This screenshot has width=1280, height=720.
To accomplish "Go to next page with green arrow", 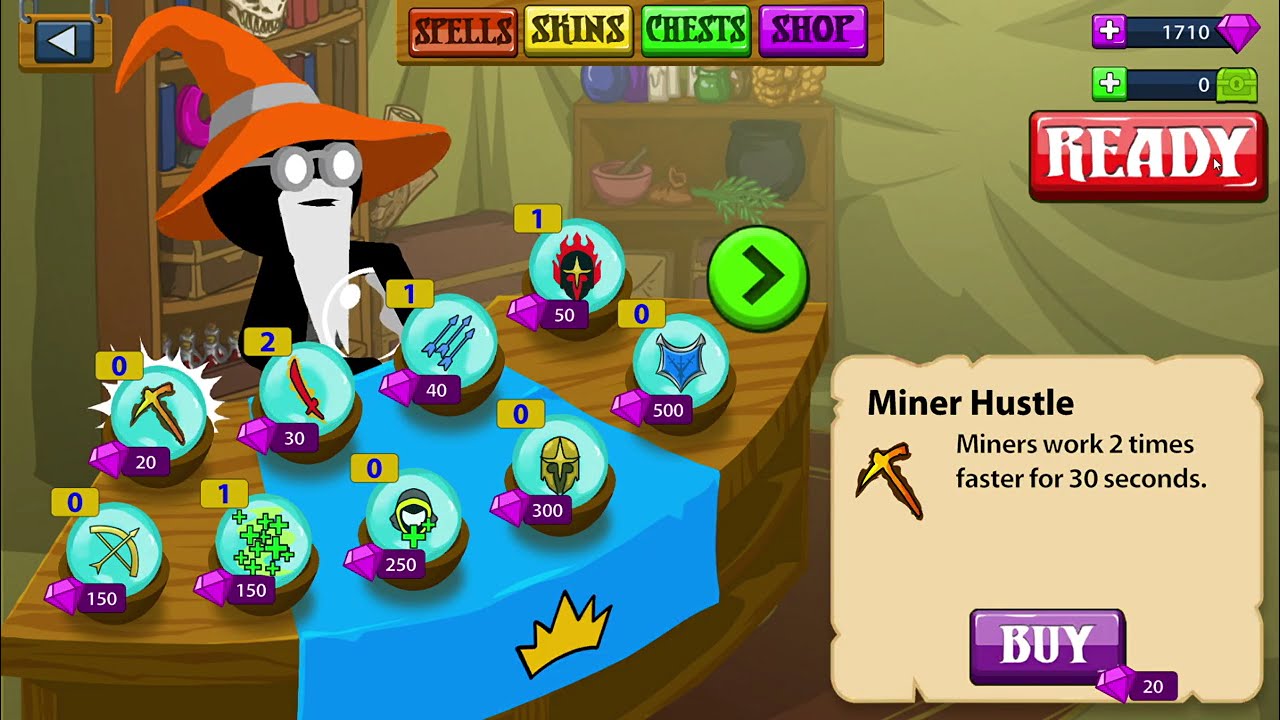I will [758, 277].
